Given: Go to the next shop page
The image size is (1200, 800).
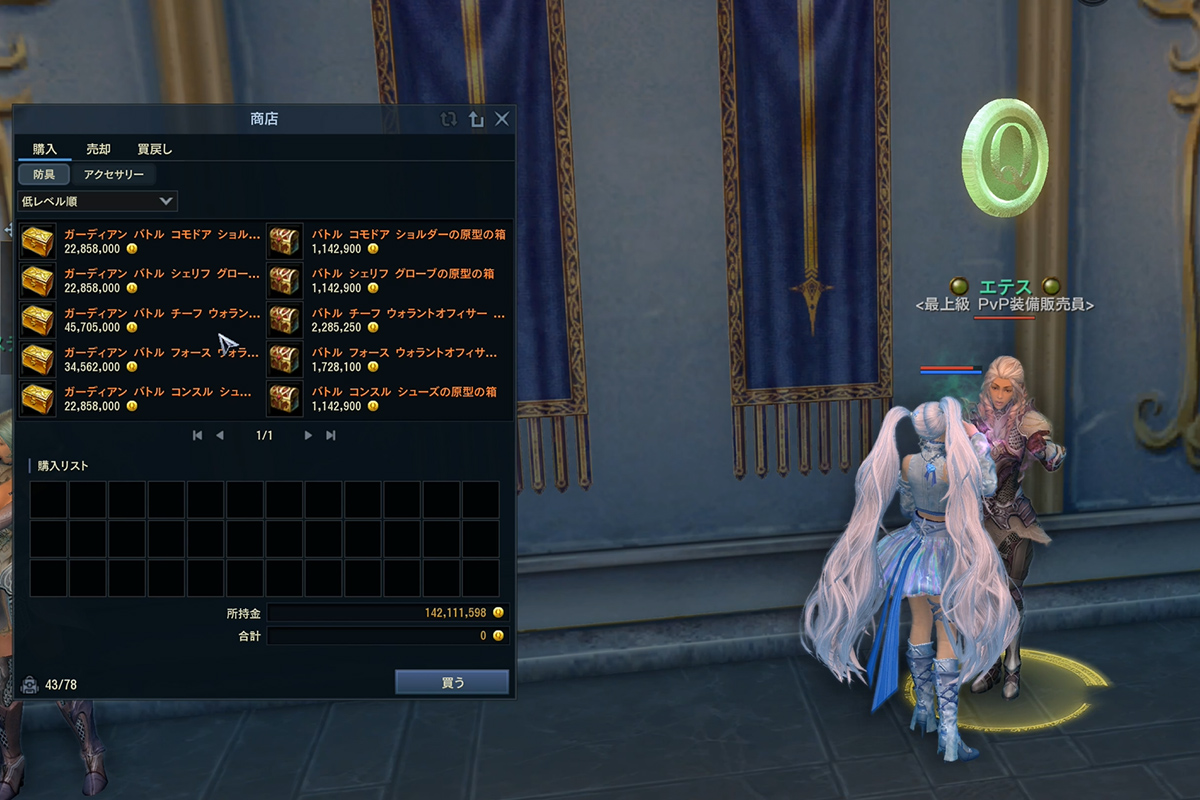Looking at the screenshot, I should pyautogui.click(x=308, y=435).
